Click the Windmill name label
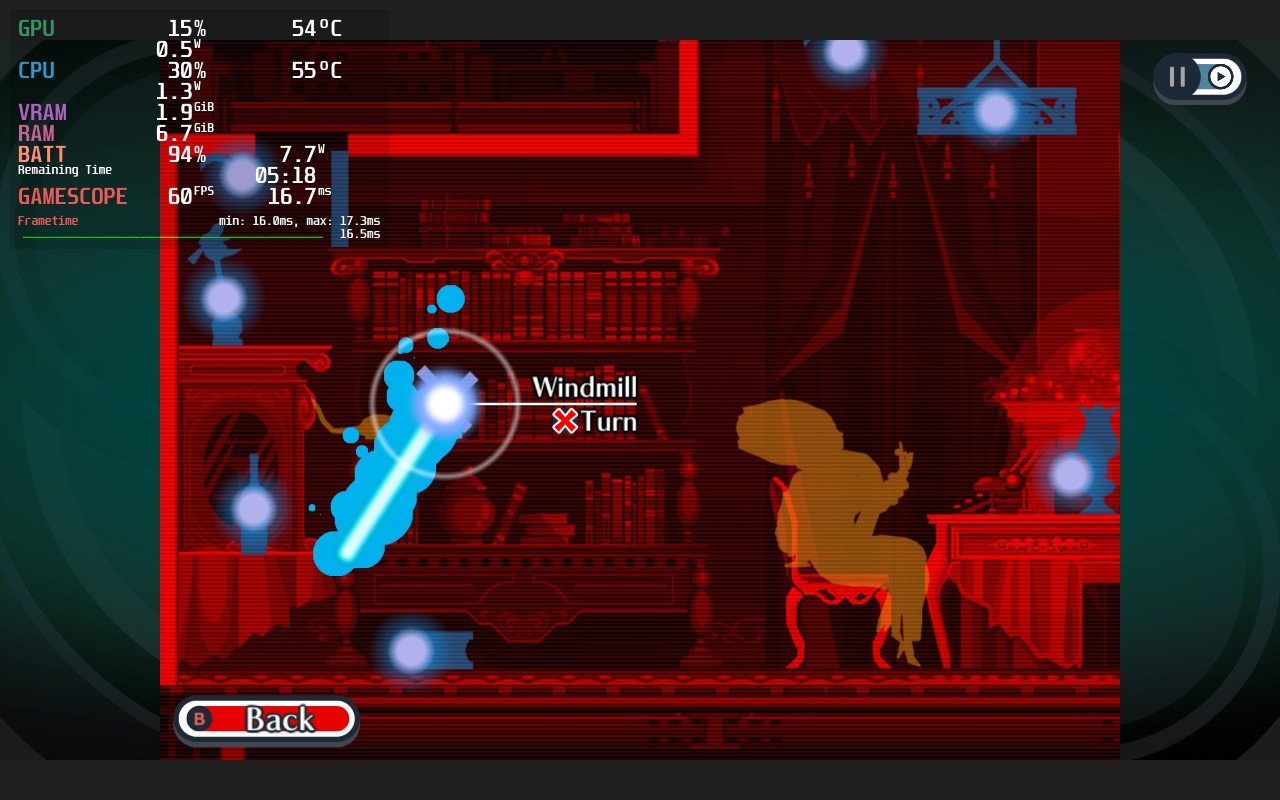Screen dimensions: 1280x800 coord(585,386)
